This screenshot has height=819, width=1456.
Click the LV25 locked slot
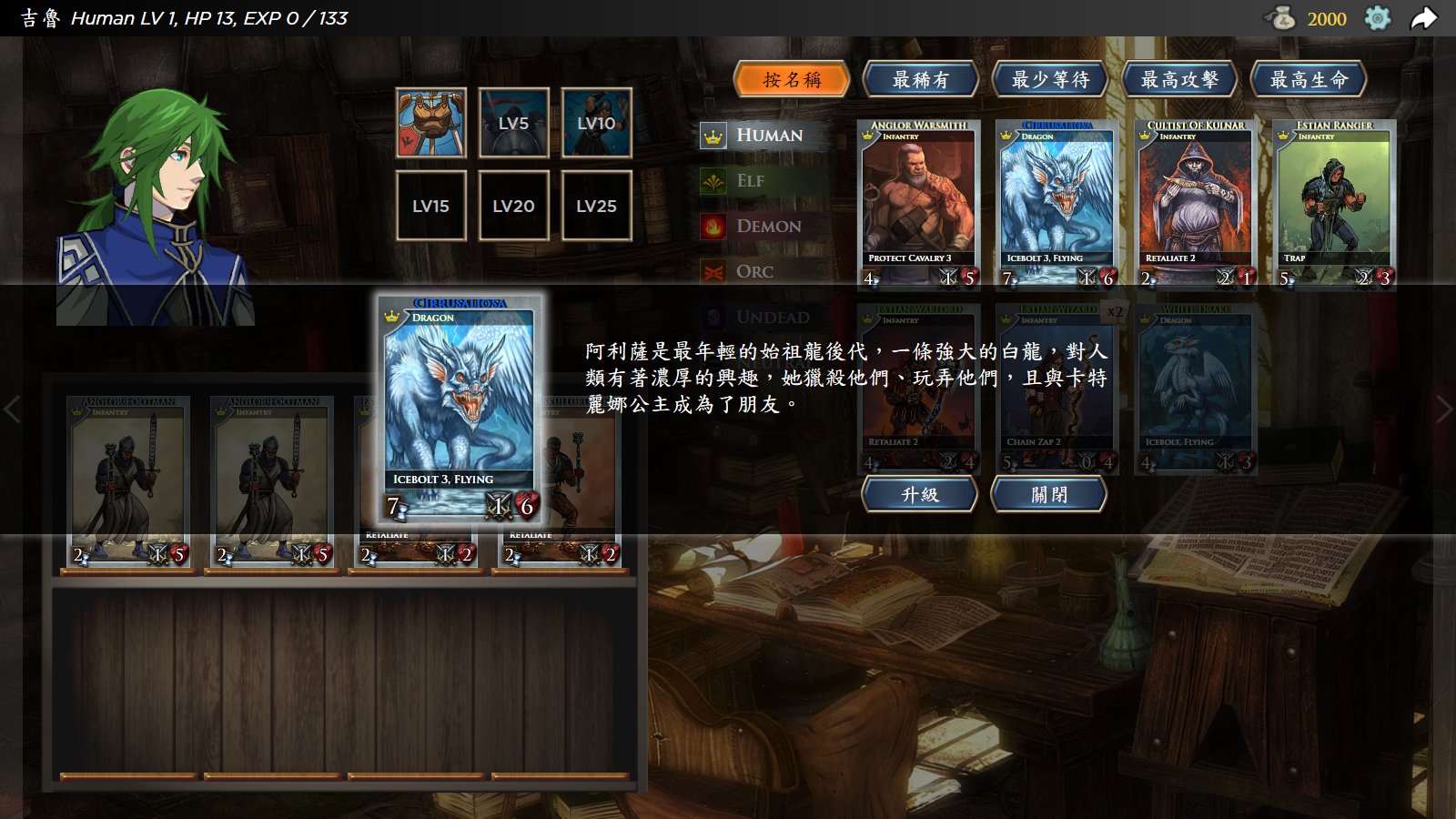pos(596,206)
